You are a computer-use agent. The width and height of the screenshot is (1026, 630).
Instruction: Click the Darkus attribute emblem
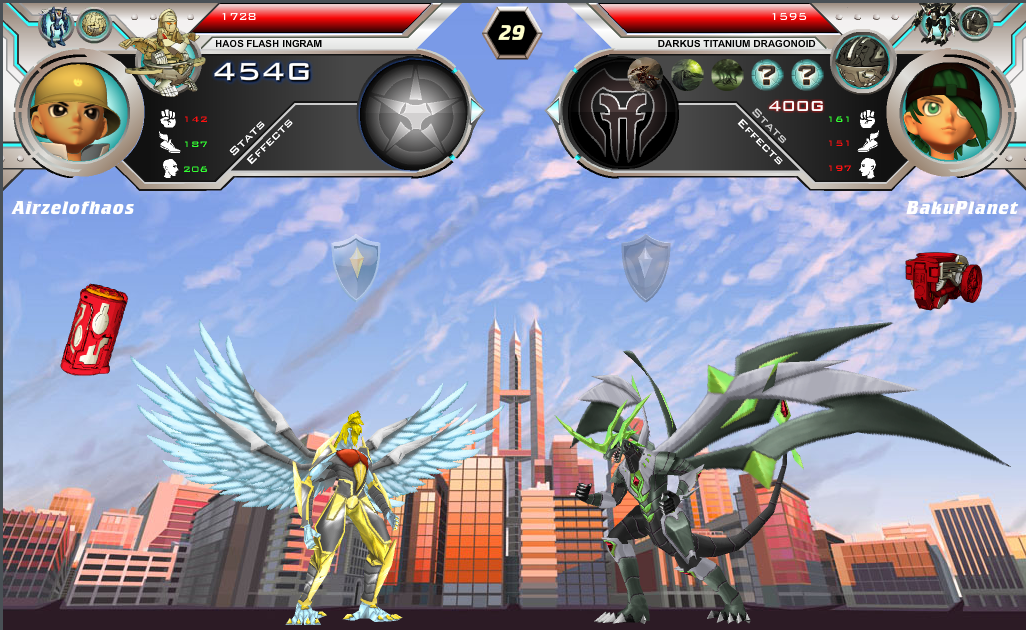tap(620, 112)
